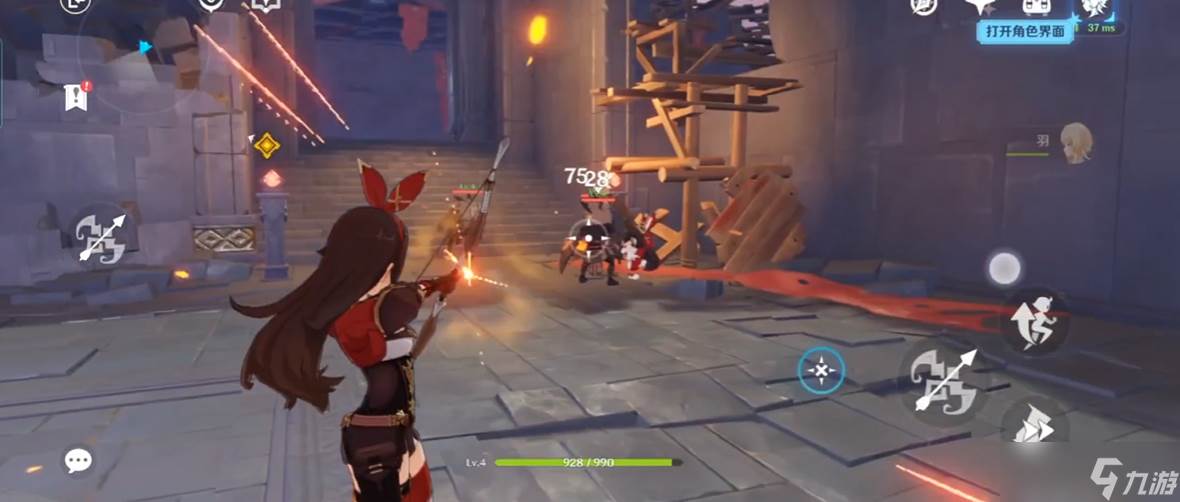Tap the glowing white orb button
This screenshot has height=502, width=1180.
1004,268
